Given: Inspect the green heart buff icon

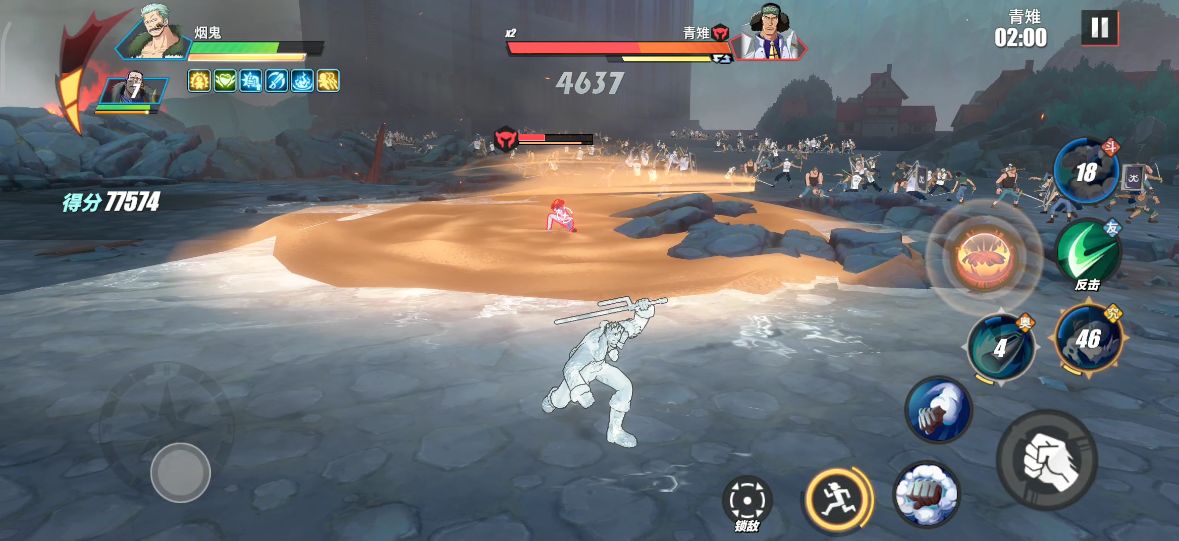Looking at the screenshot, I should tap(225, 81).
